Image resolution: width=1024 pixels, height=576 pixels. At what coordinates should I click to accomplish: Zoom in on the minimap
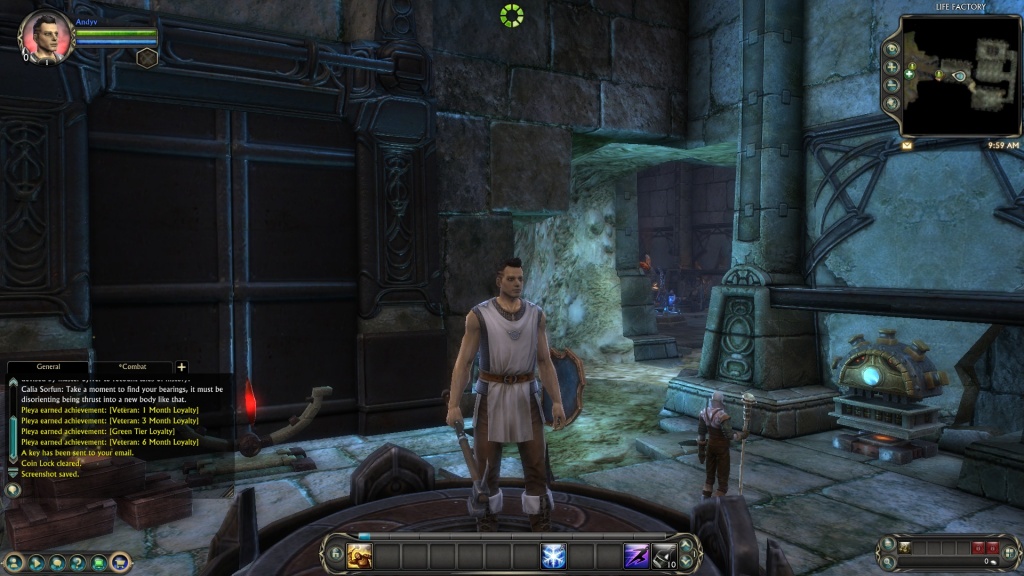[891, 67]
